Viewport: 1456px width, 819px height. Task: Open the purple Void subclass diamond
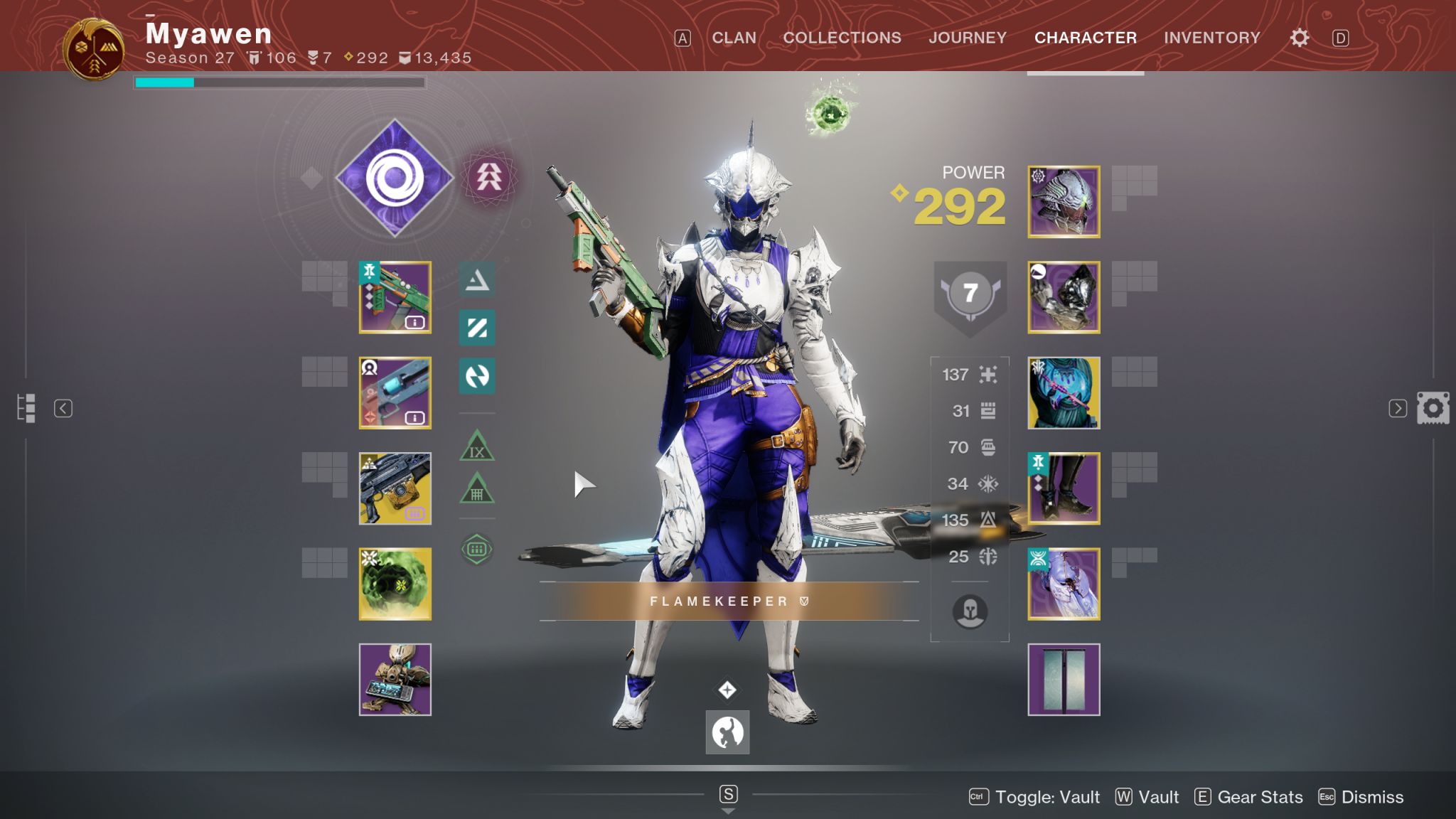tap(395, 178)
